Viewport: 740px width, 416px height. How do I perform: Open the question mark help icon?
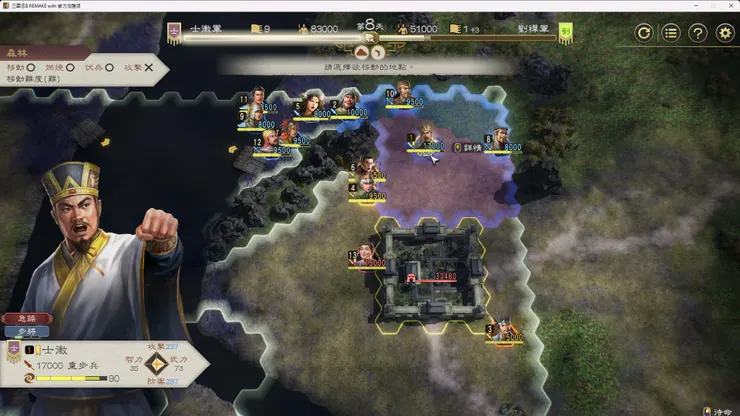click(x=698, y=33)
